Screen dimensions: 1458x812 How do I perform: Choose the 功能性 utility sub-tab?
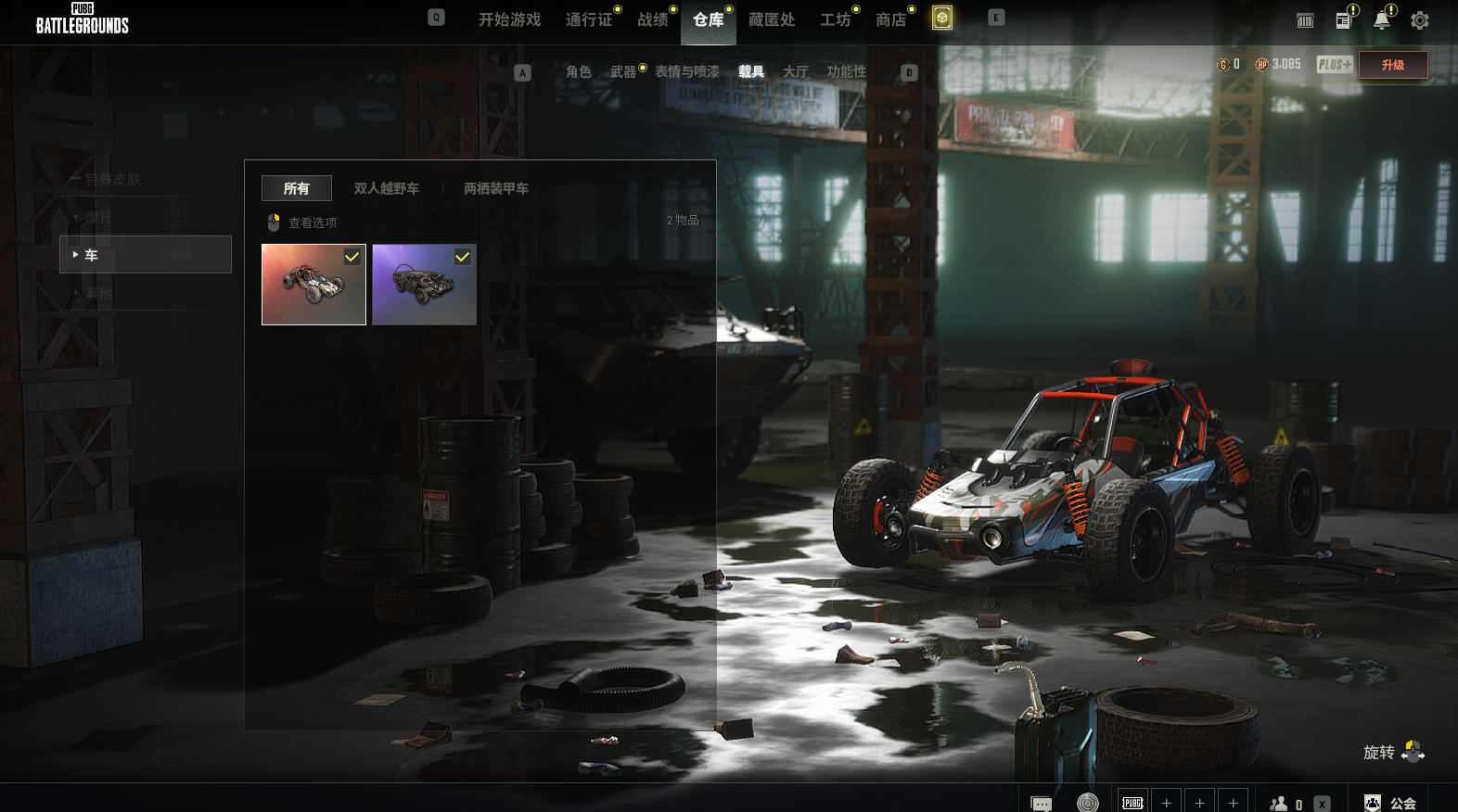[846, 71]
